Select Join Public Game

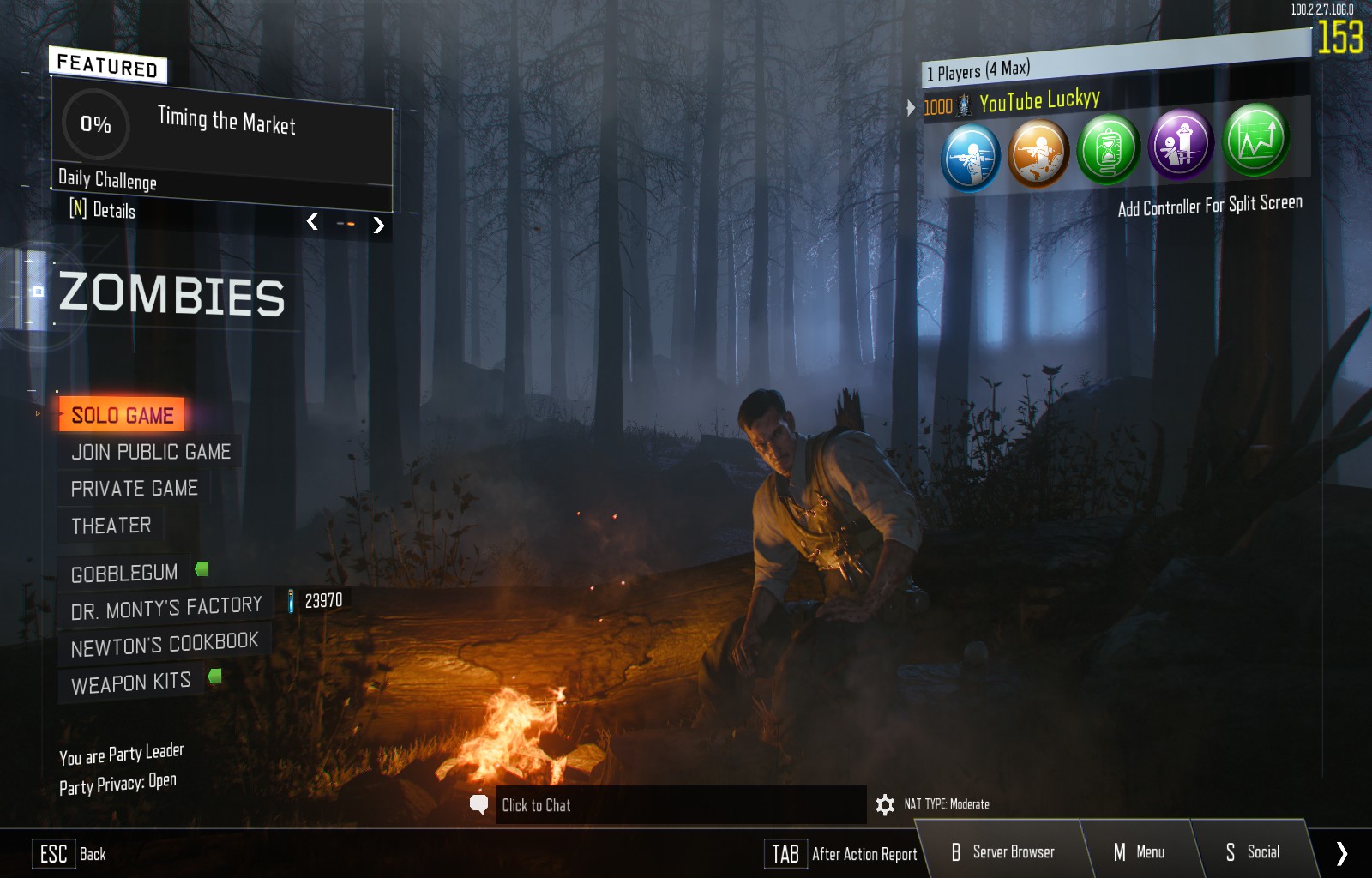point(151,452)
